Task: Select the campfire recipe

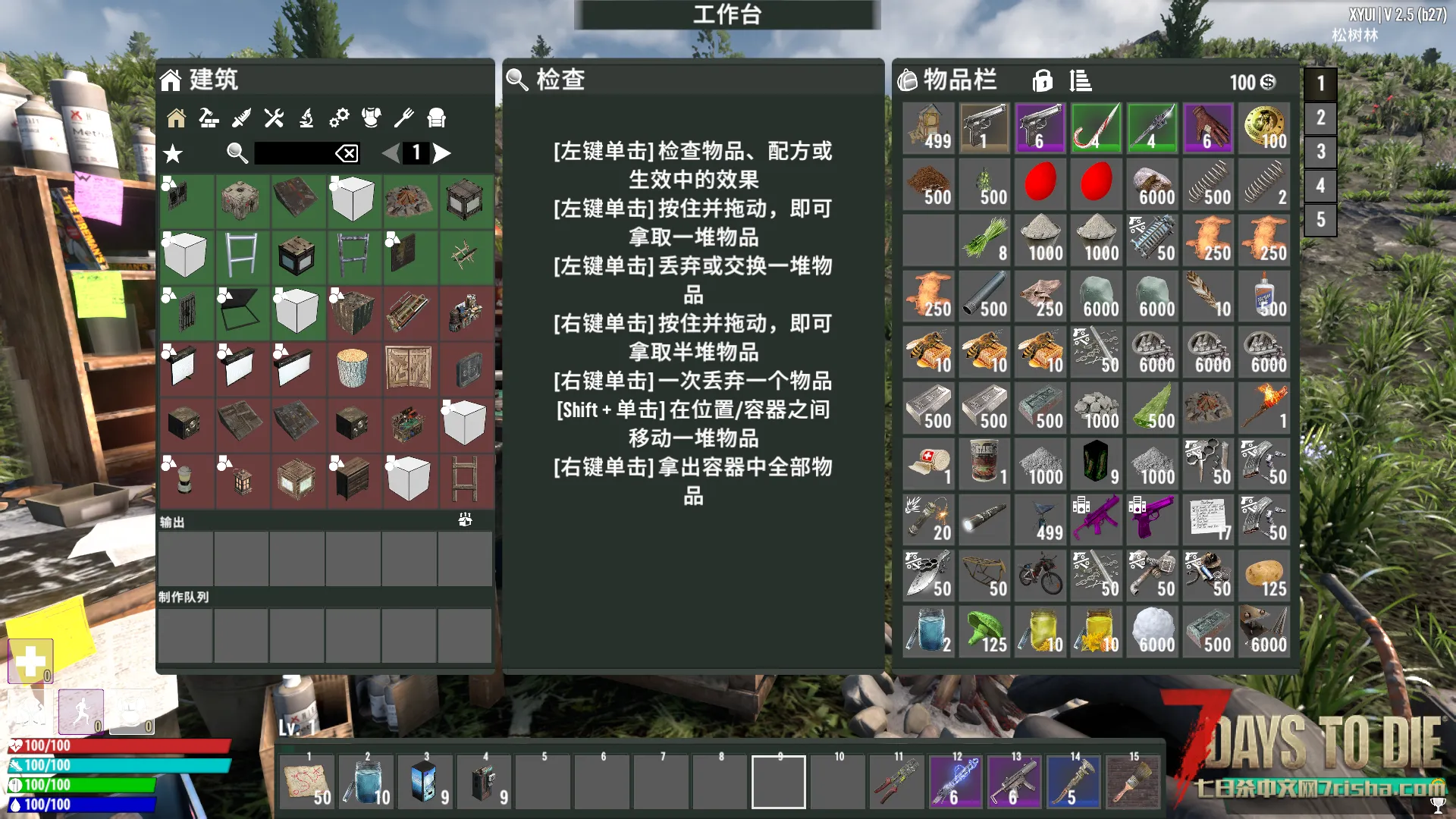Action: point(409,201)
